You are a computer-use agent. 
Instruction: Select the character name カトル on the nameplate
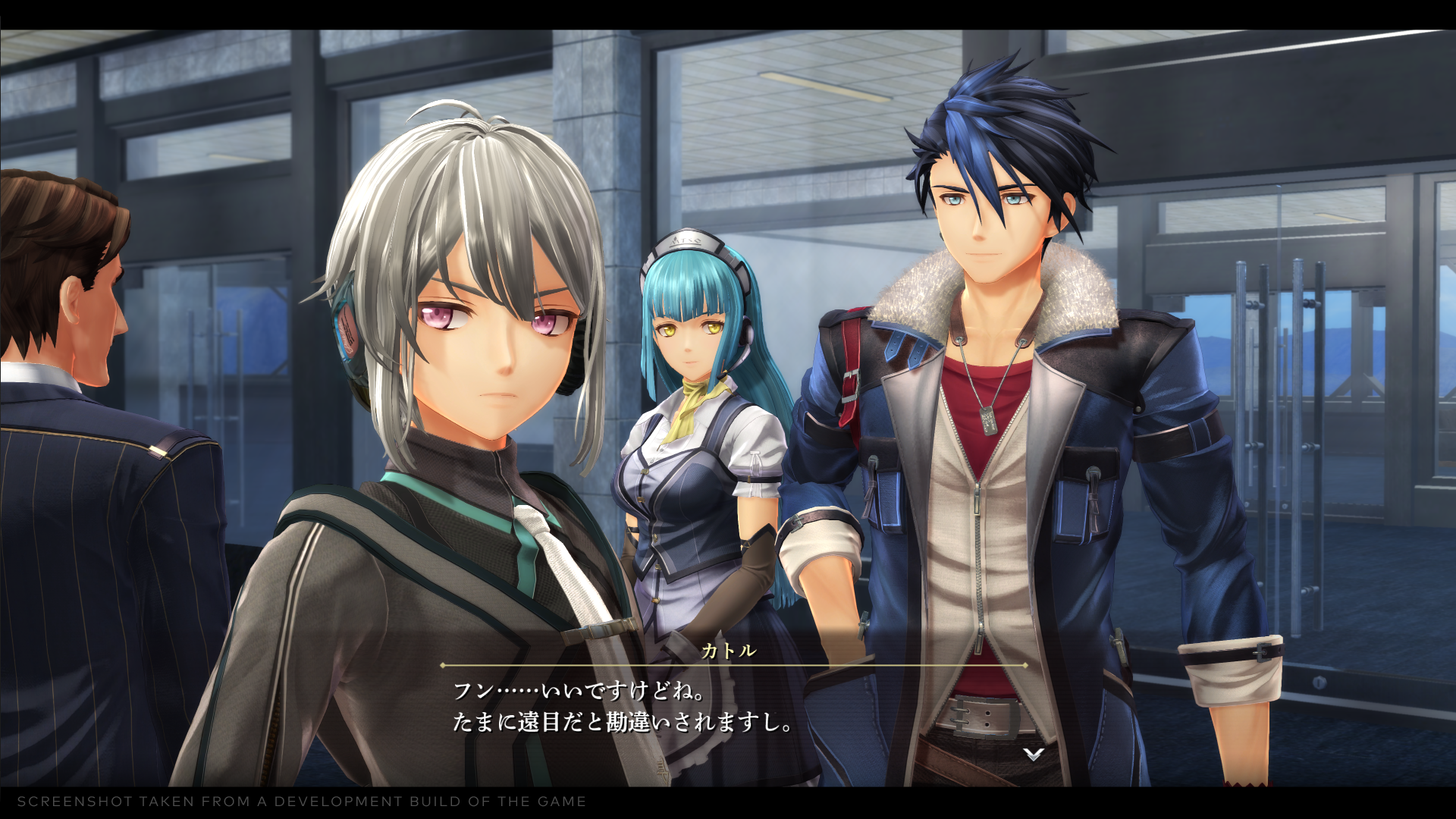click(728, 650)
